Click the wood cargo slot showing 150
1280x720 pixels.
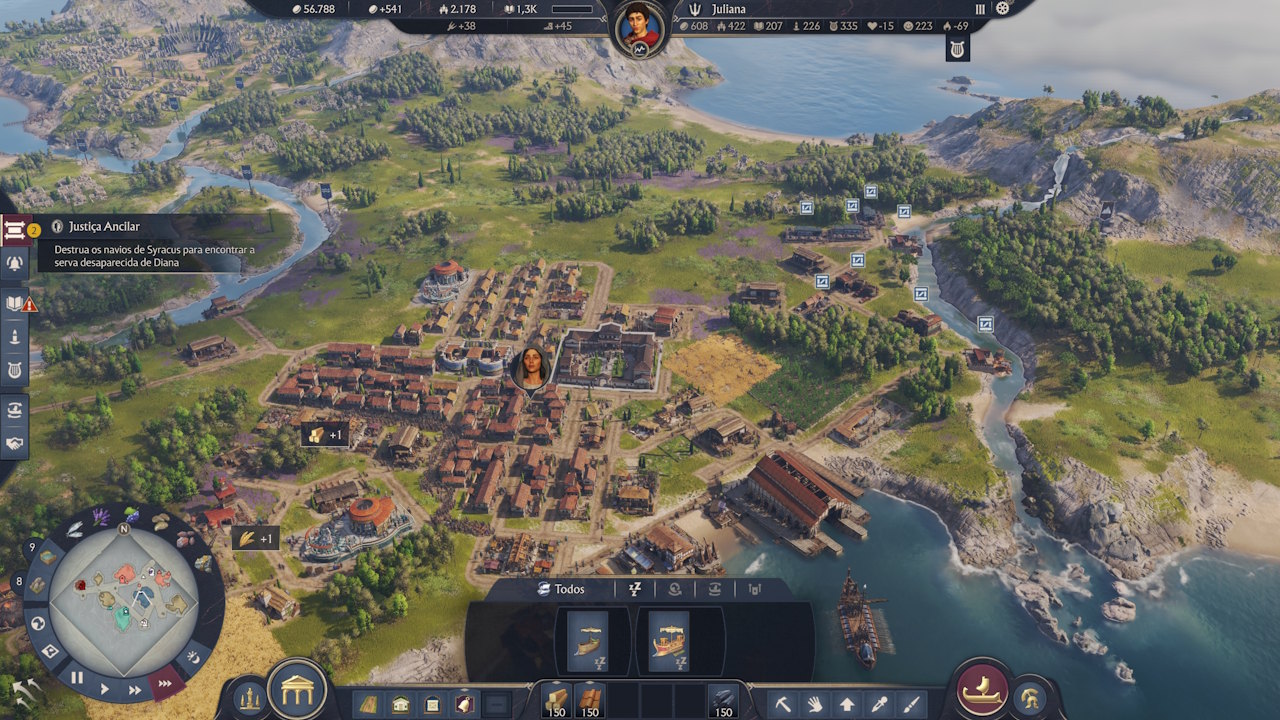557,700
